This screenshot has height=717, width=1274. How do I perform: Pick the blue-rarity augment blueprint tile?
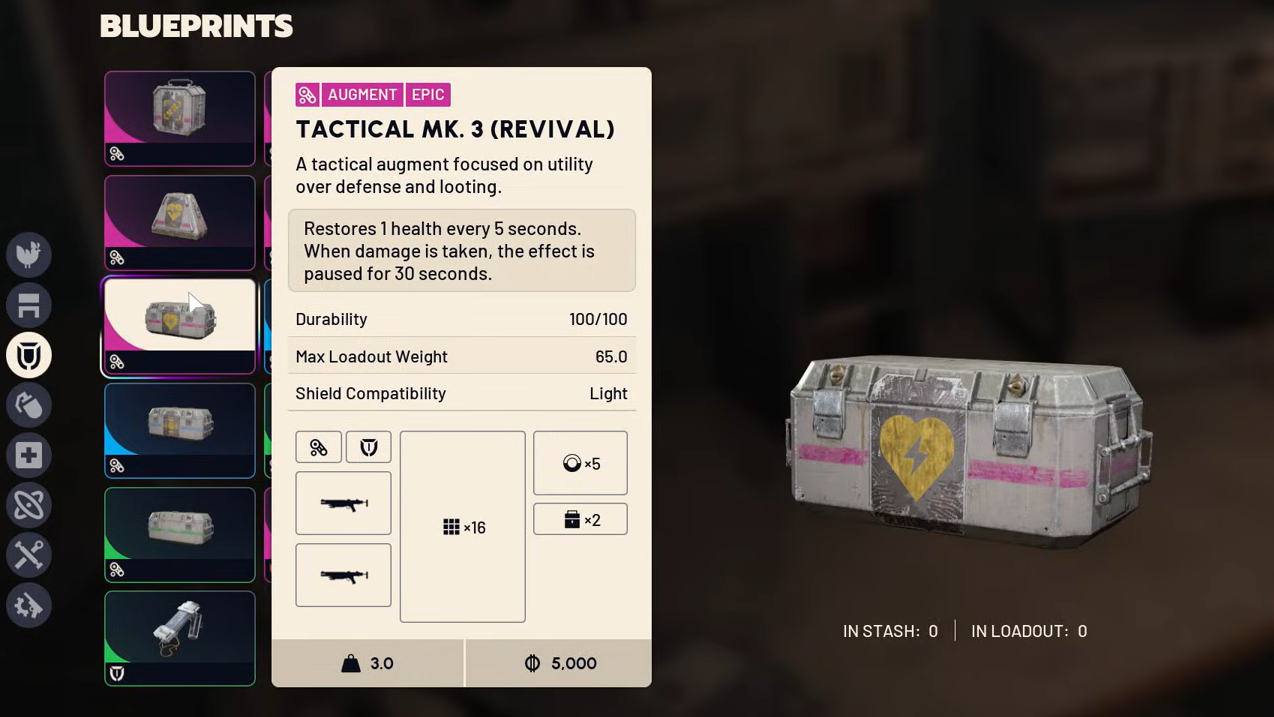(180, 430)
